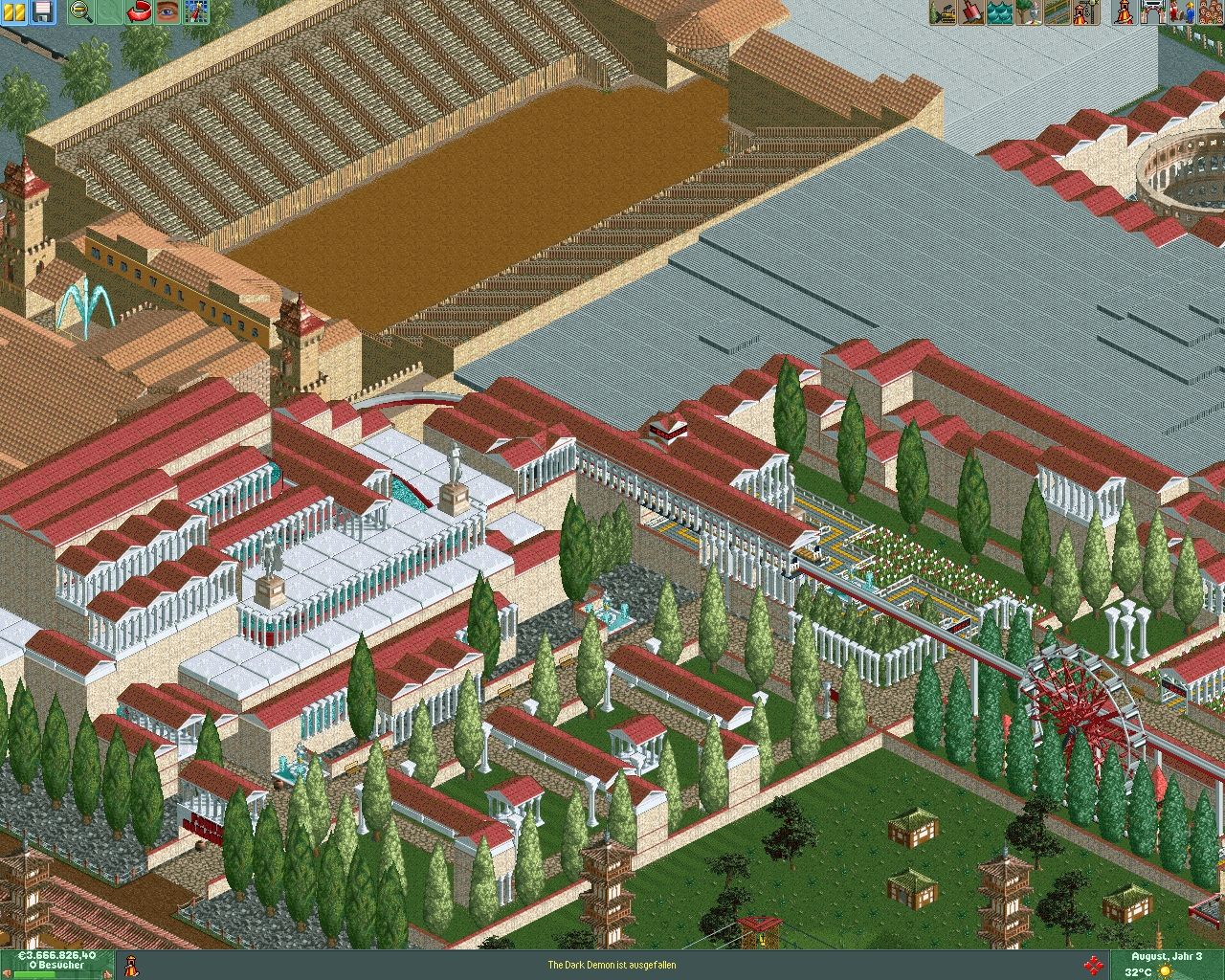Viewport: 1225px width, 980px height.
Task: Open the scenery placement tool with the tree
Action: pyautogui.click(x=1030, y=11)
